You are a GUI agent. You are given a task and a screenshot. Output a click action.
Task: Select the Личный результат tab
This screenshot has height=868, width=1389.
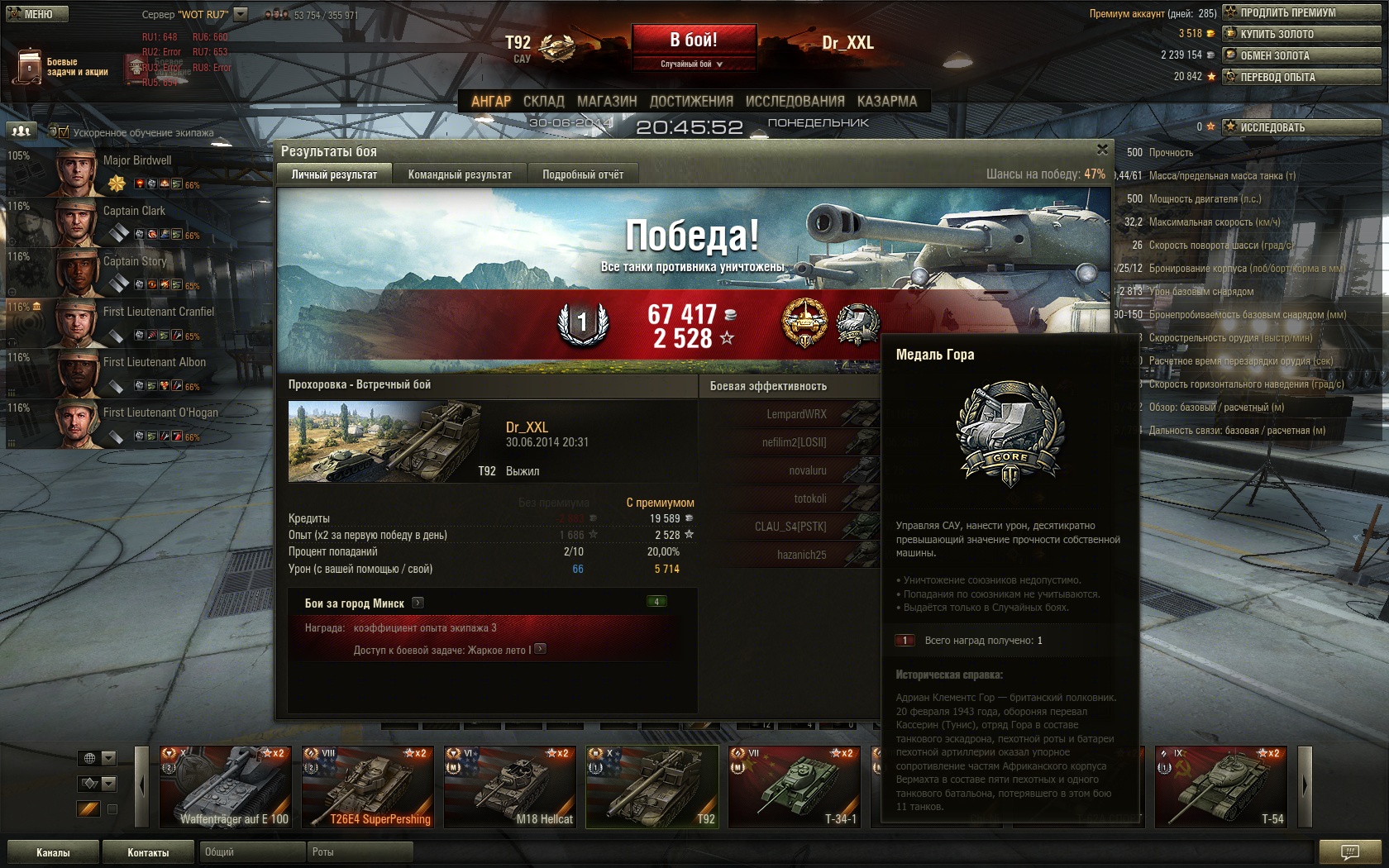point(334,174)
